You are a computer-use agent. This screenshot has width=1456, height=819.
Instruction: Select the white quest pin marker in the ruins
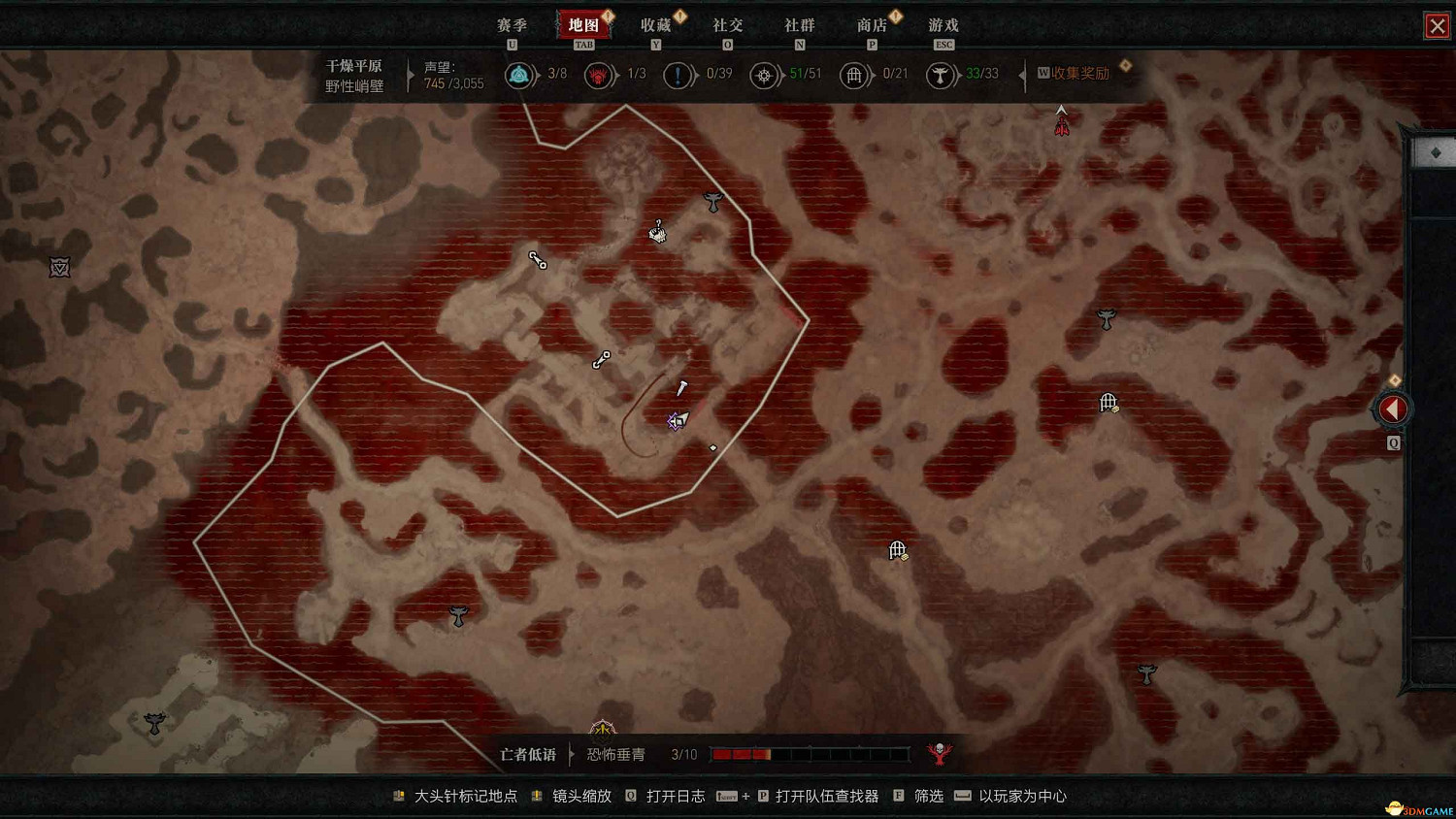(x=682, y=388)
